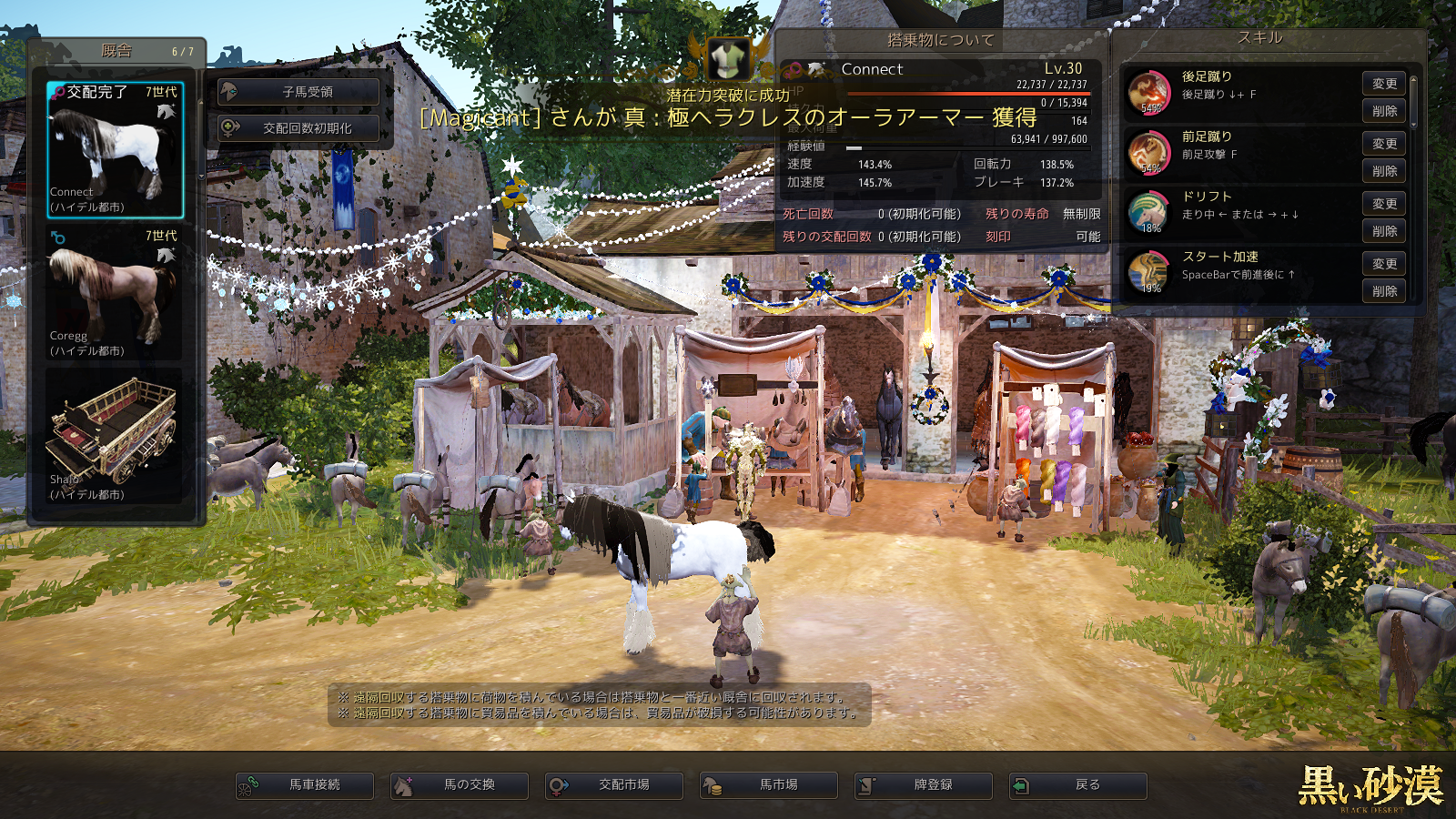This screenshot has height=819, width=1456.
Task: Open the 馬の交換 horse exchange
Action: (460, 784)
